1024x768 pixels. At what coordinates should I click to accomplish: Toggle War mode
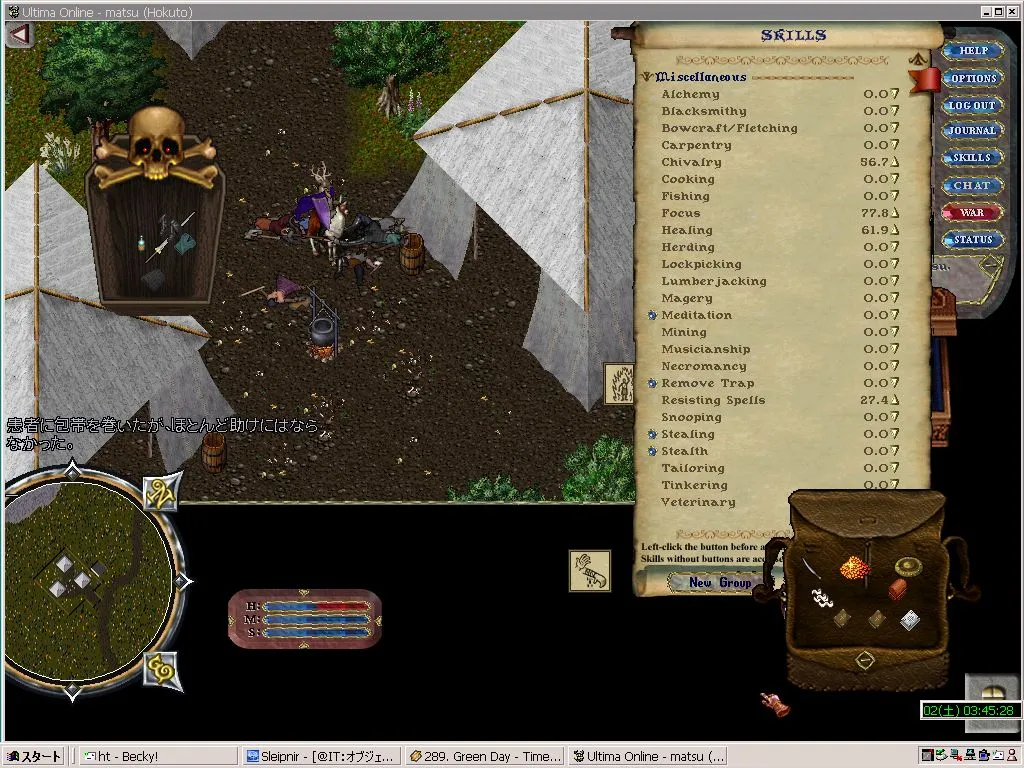(972, 213)
